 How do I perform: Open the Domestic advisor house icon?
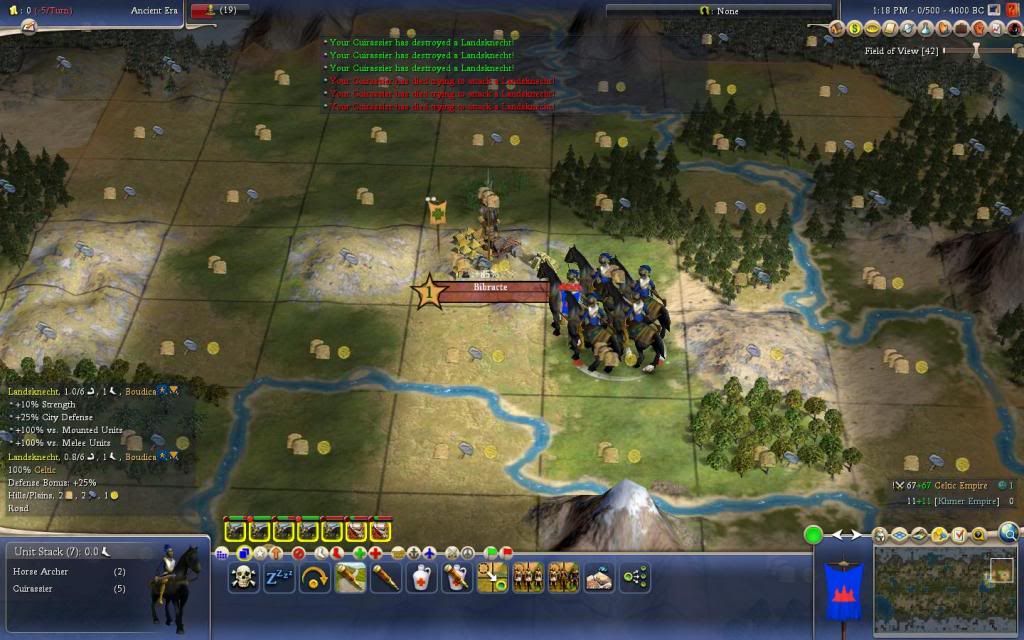click(838, 28)
